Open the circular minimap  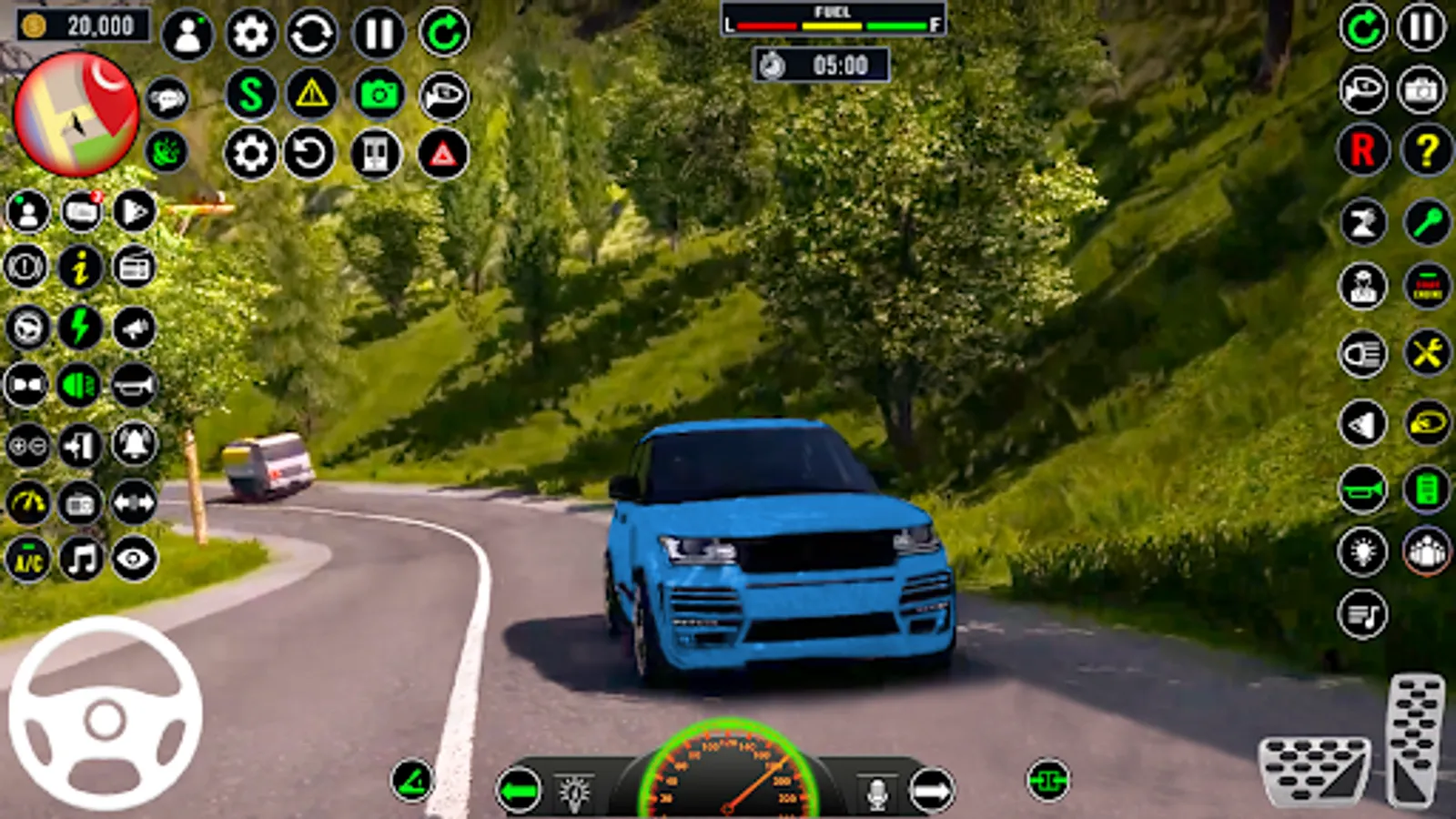(x=76, y=114)
